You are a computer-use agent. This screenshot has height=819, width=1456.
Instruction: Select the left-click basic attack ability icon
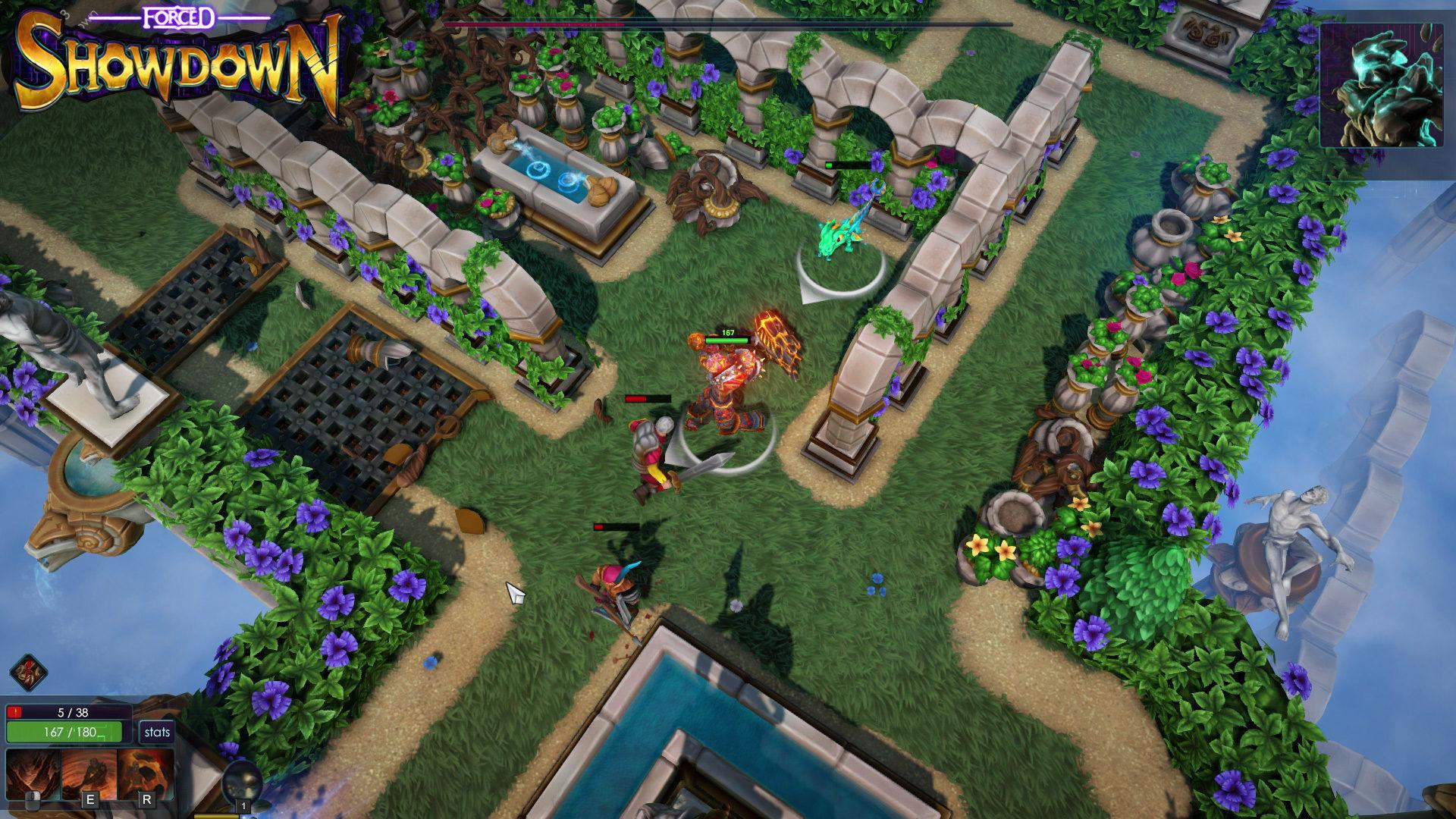pyautogui.click(x=35, y=772)
